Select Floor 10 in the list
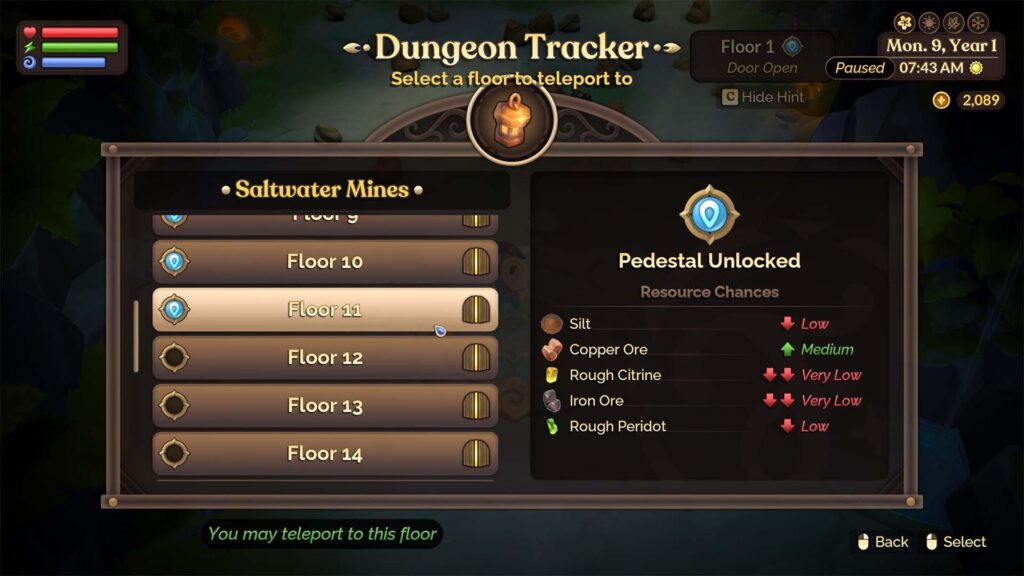Image resolution: width=1024 pixels, height=576 pixels. tap(324, 262)
